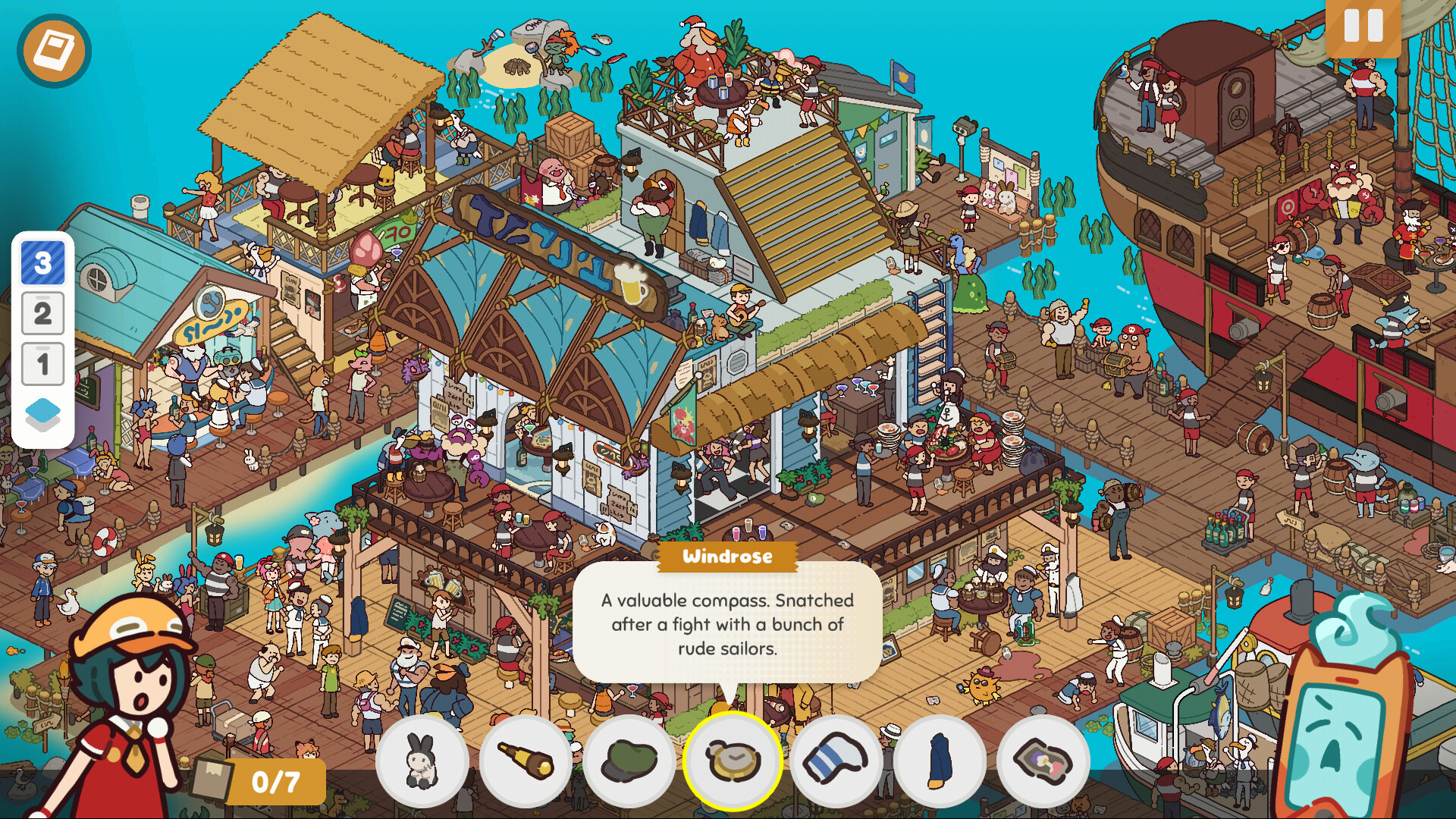Click the compass description text bubble

[727, 623]
